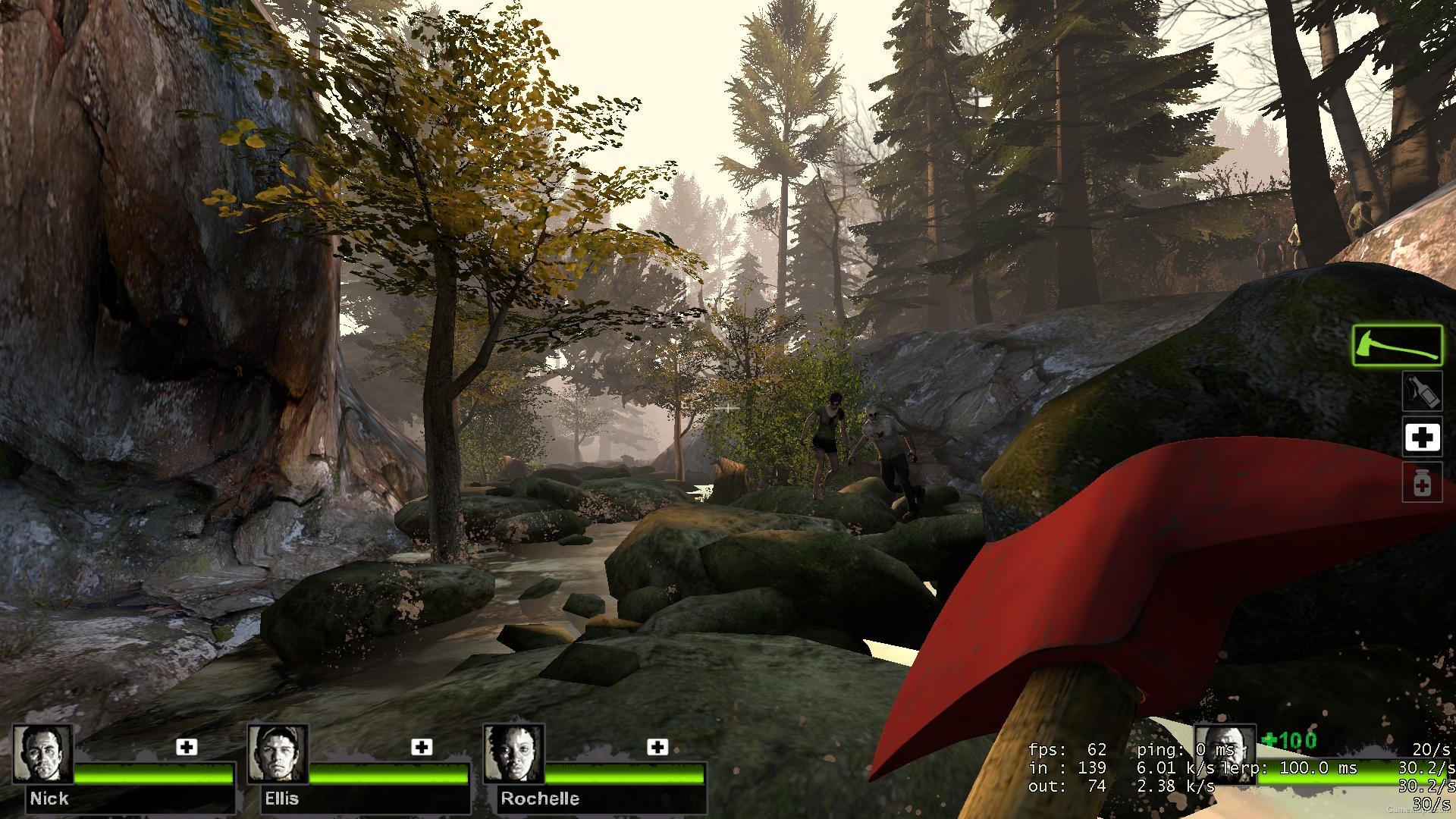
Task: Click Nick's green health bar
Action: tap(152, 775)
